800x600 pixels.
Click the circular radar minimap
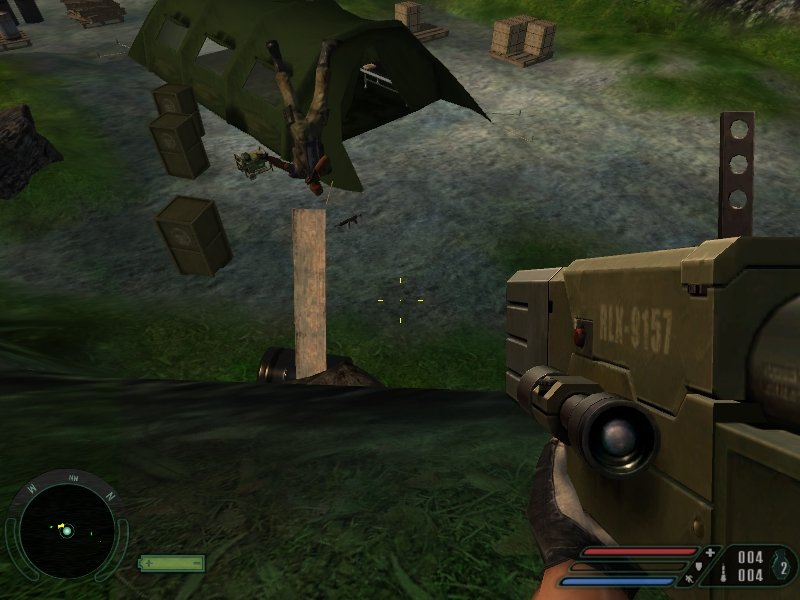[67, 529]
